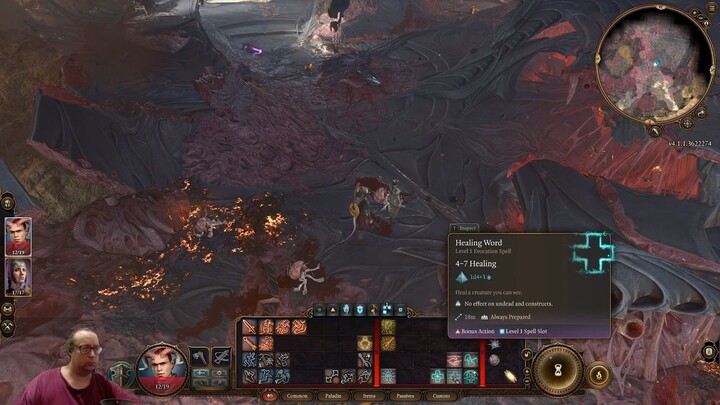The width and height of the screenshot is (720, 405).
Task: Switch to the Paladin hotbar tab
Action: pyautogui.click(x=333, y=396)
